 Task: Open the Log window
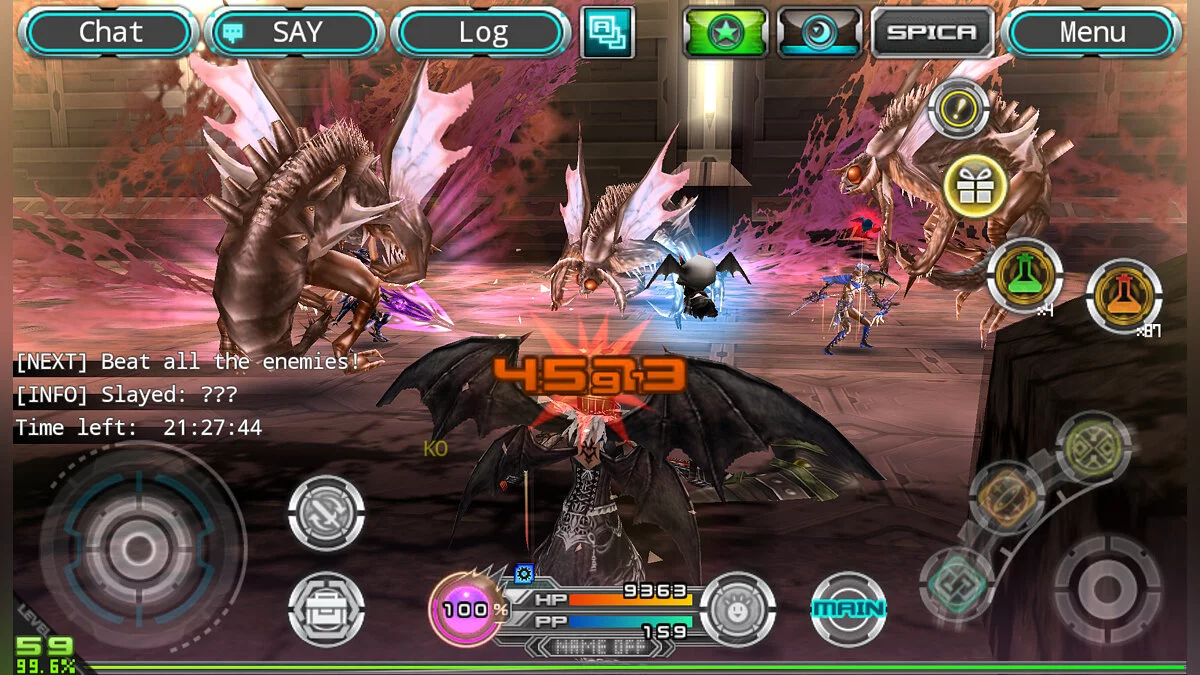click(482, 33)
